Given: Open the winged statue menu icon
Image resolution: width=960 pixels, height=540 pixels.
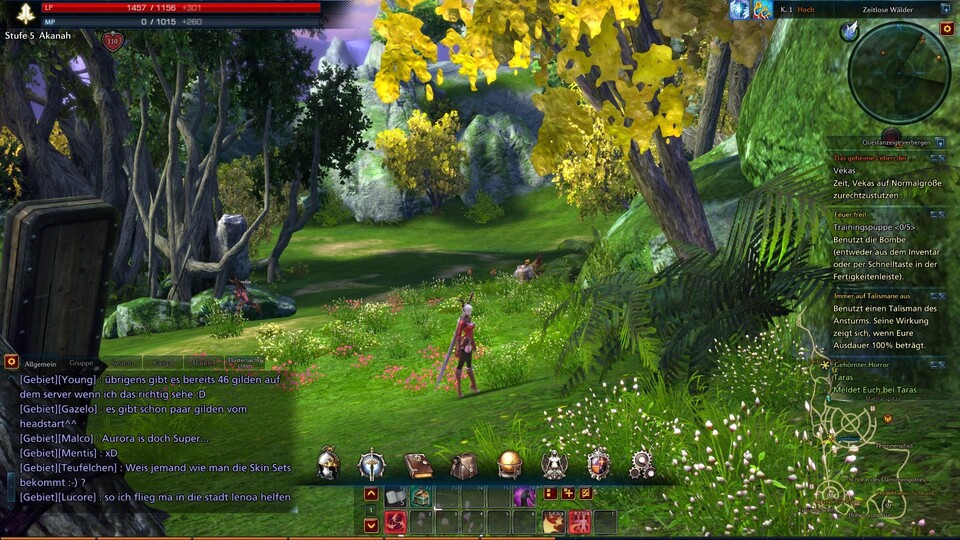Looking at the screenshot, I should 554,464.
